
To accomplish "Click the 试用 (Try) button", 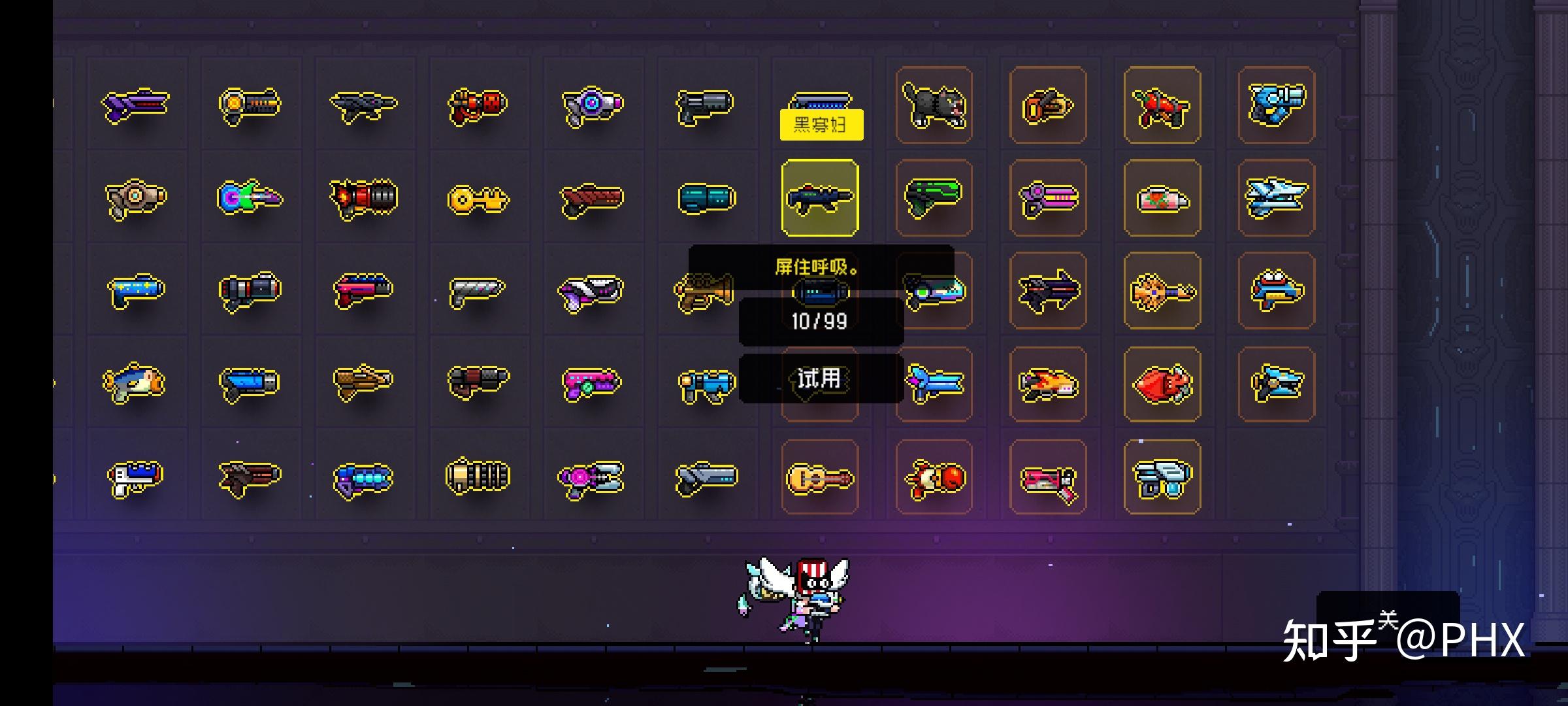I will [x=820, y=378].
